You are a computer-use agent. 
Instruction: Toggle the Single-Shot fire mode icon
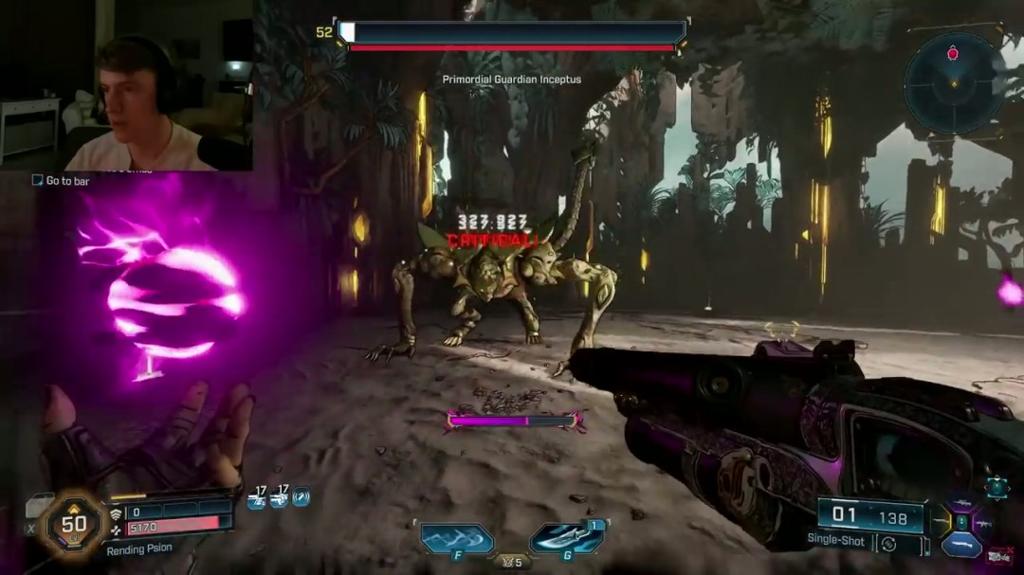(888, 544)
